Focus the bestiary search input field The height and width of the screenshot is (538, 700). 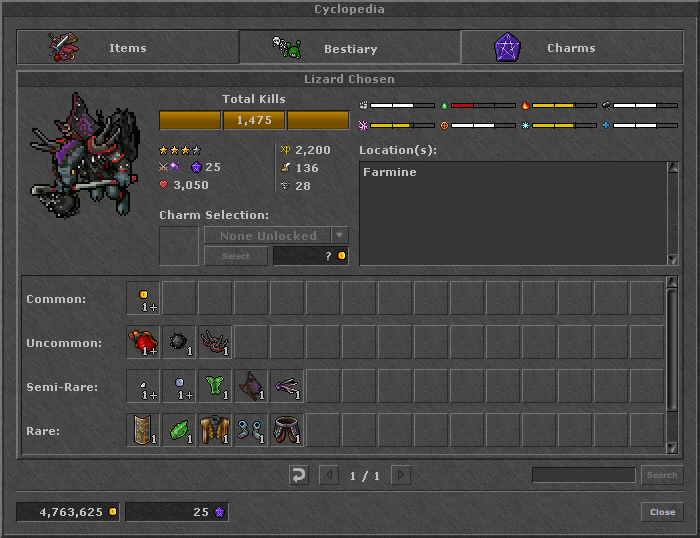click(583, 475)
